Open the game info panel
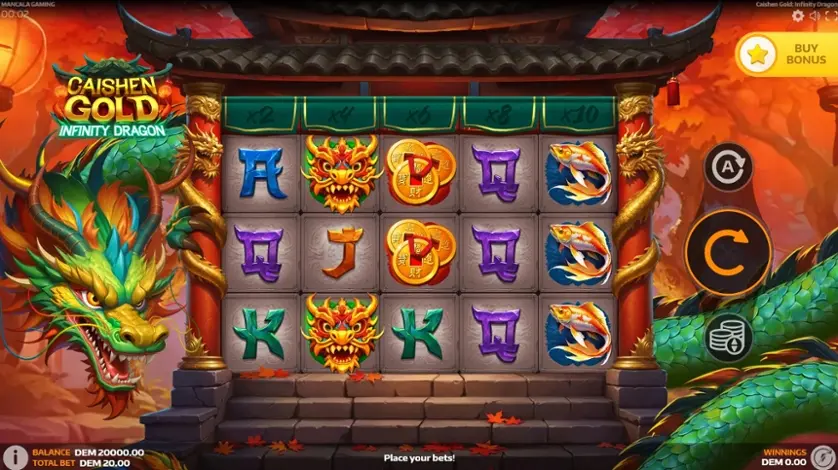Viewport: 838px width, 470px height. point(13,457)
